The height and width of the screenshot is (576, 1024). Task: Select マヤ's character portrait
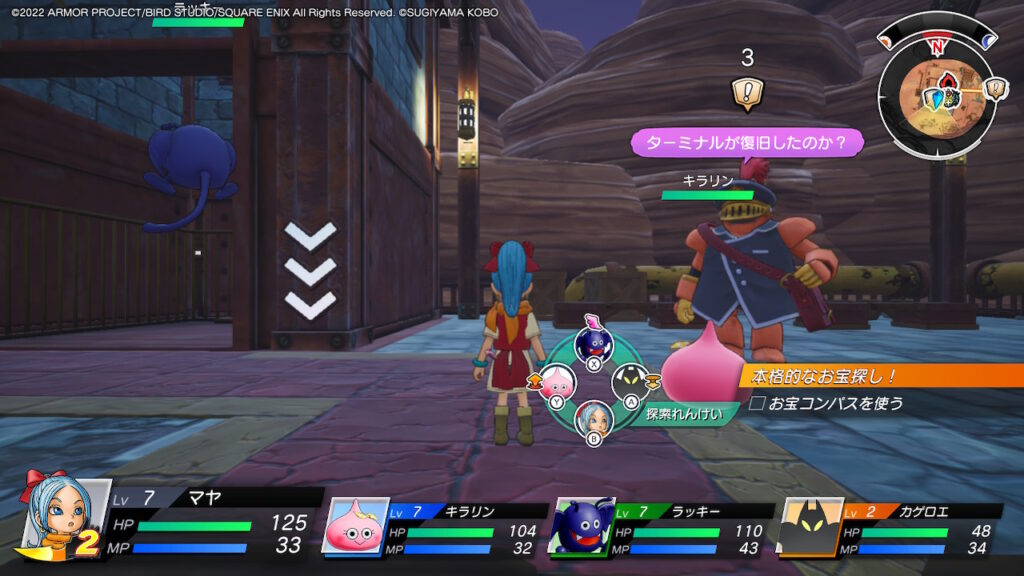pyautogui.click(x=68, y=516)
